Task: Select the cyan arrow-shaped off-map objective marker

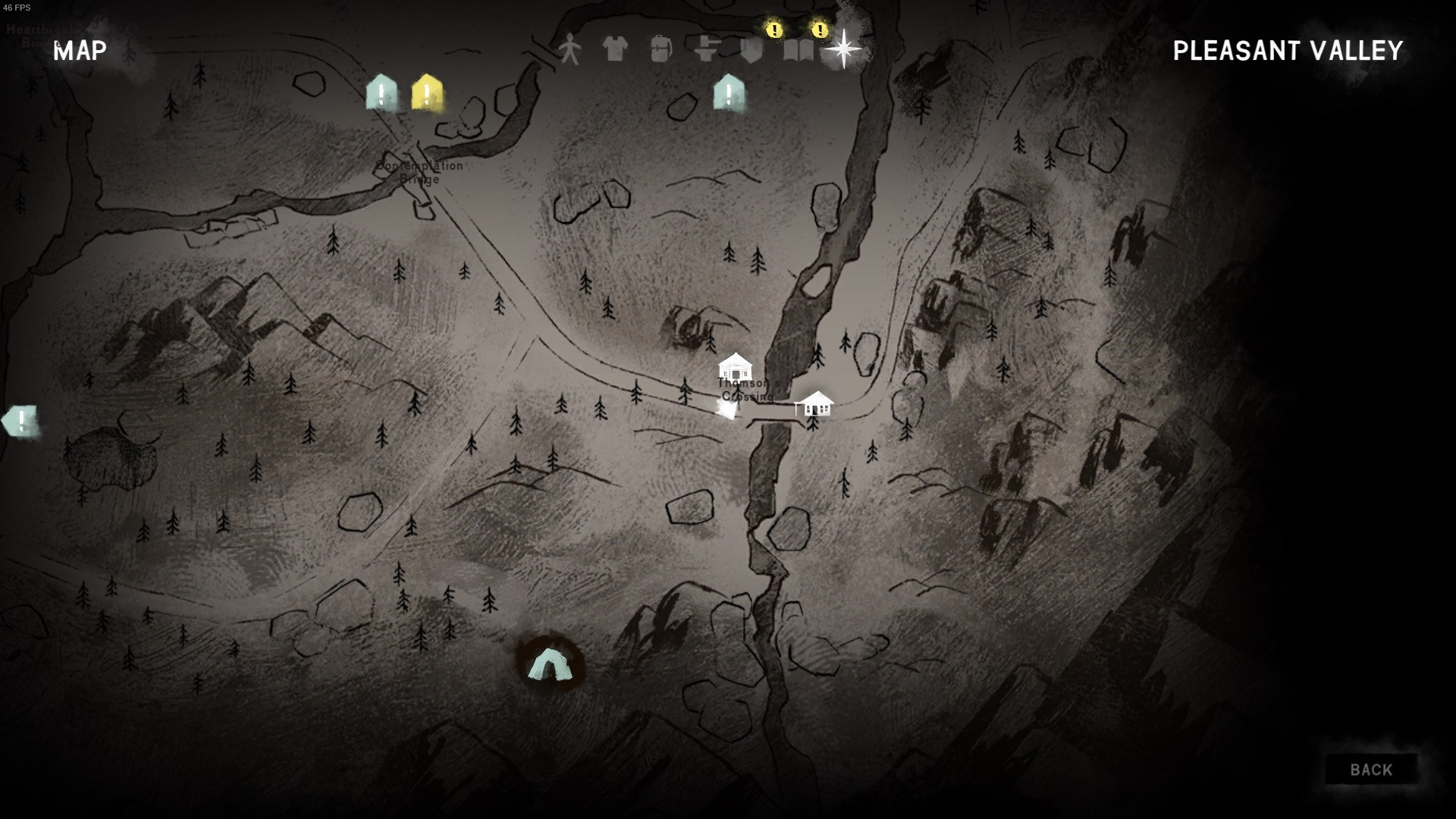Action: tap(20, 421)
